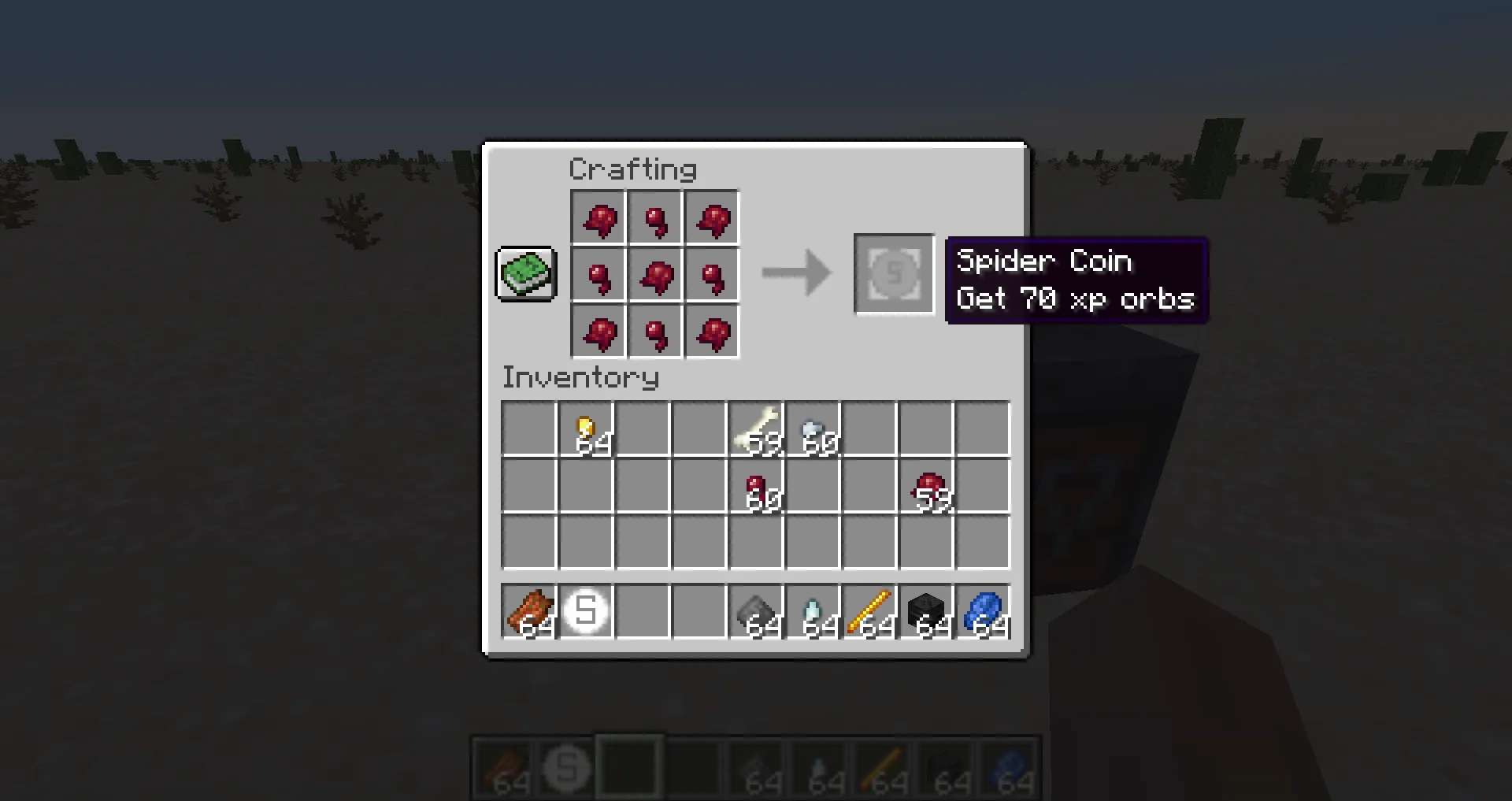The image size is (1512, 801).
Task: Take the Spider Coin from output slot
Action: pyautogui.click(x=894, y=275)
